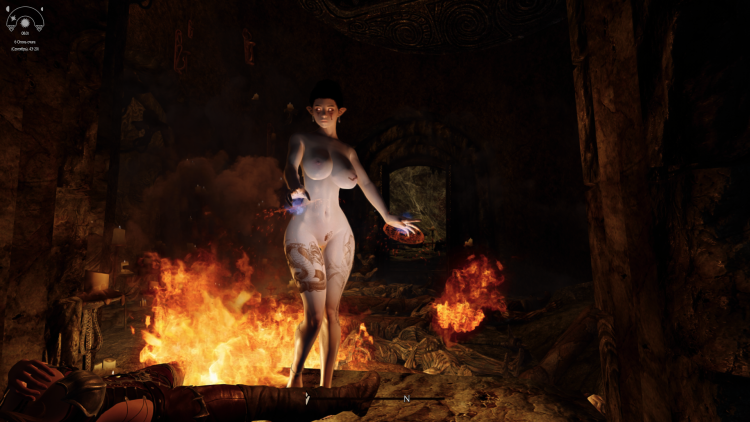Select the North marker on the compass
The image size is (750, 422).
coord(406,398)
